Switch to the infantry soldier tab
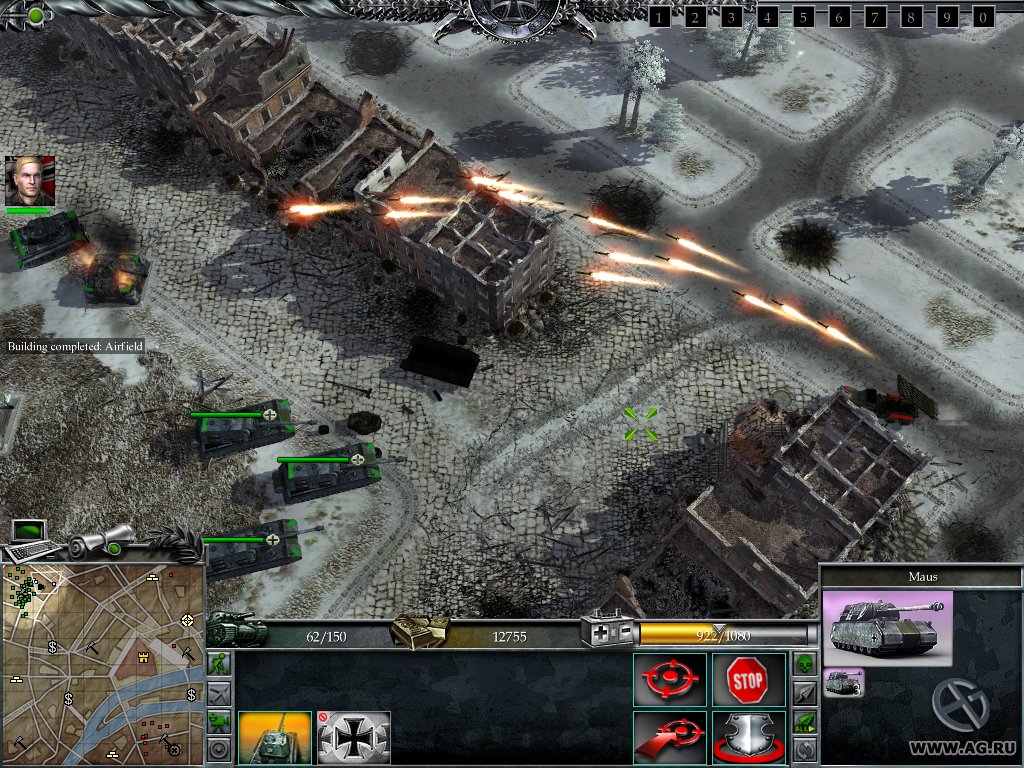 [x=218, y=664]
